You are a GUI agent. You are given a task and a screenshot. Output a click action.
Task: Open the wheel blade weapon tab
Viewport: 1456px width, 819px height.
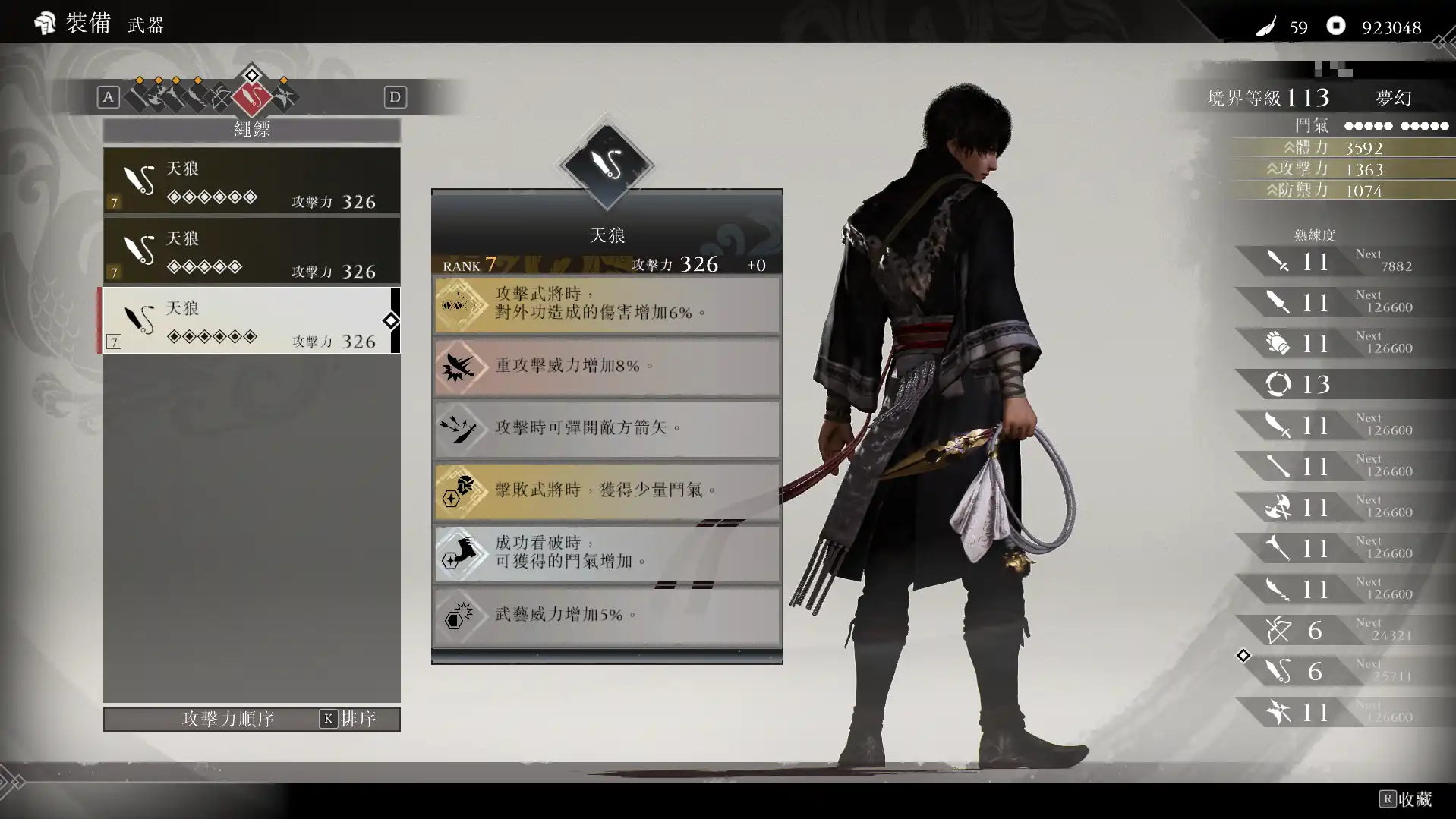tap(284, 96)
